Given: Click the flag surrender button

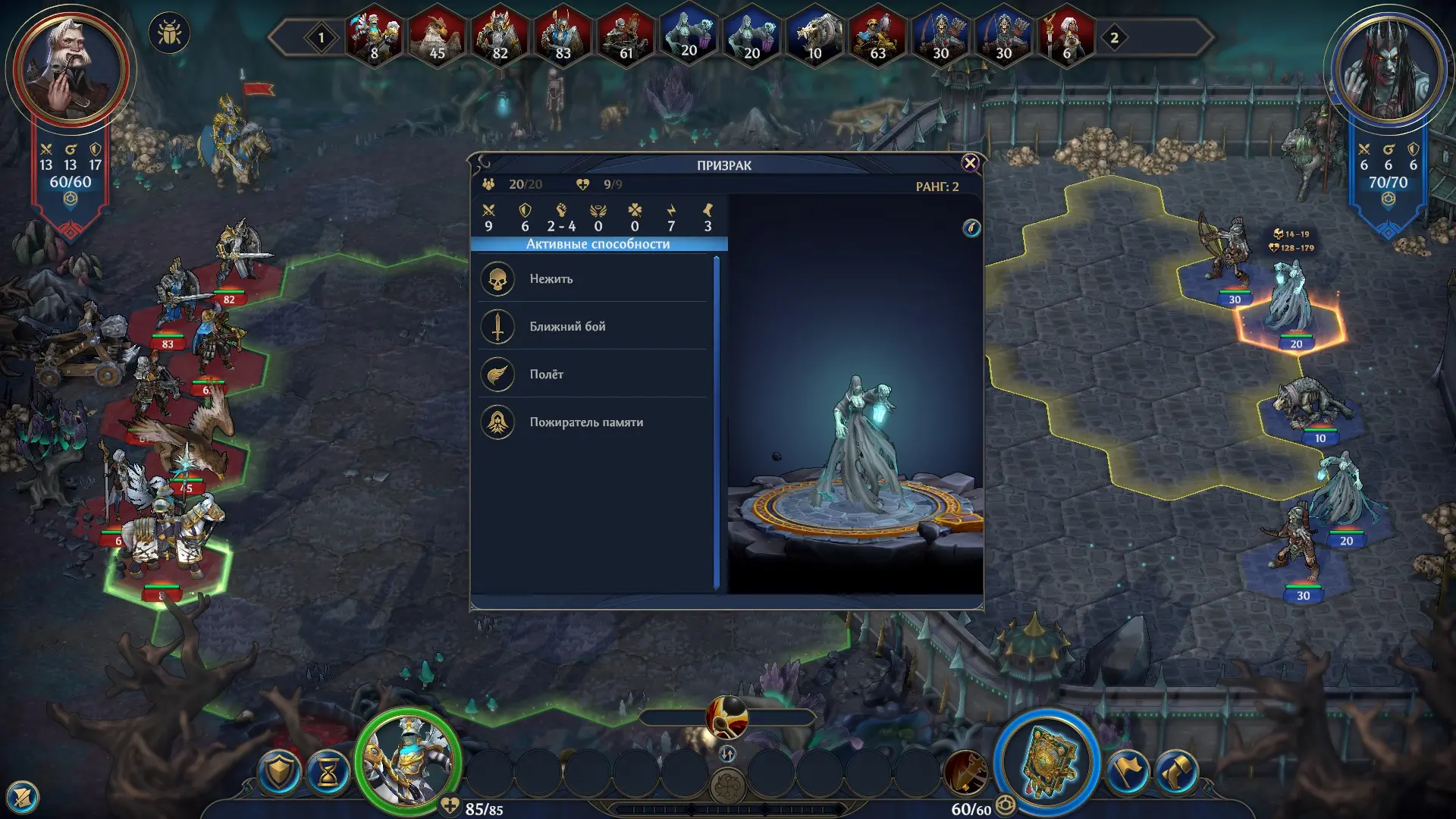Looking at the screenshot, I should [x=1127, y=772].
